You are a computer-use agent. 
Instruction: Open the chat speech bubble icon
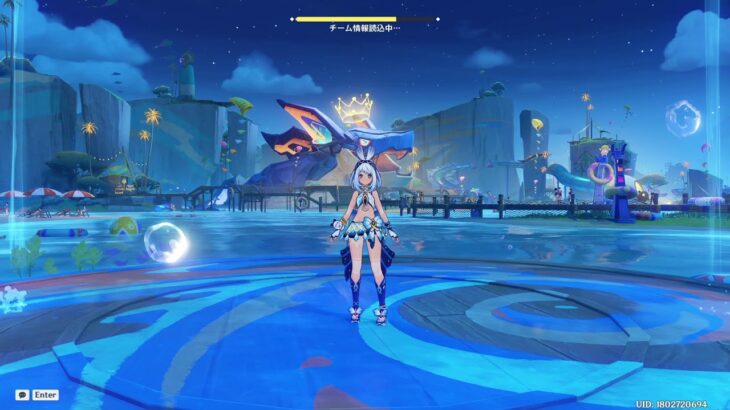point(21,395)
